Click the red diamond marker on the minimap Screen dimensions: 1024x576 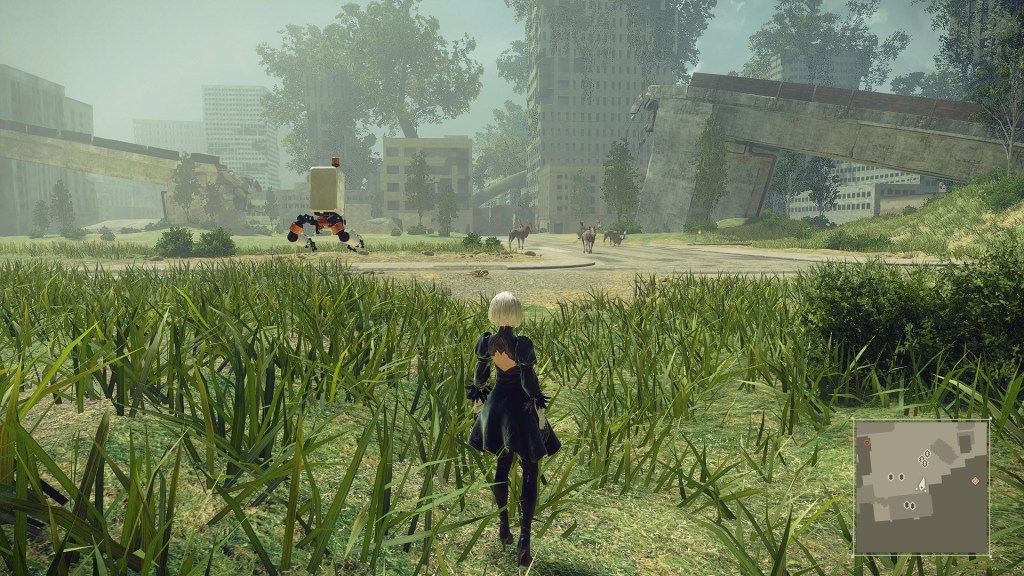click(x=975, y=481)
